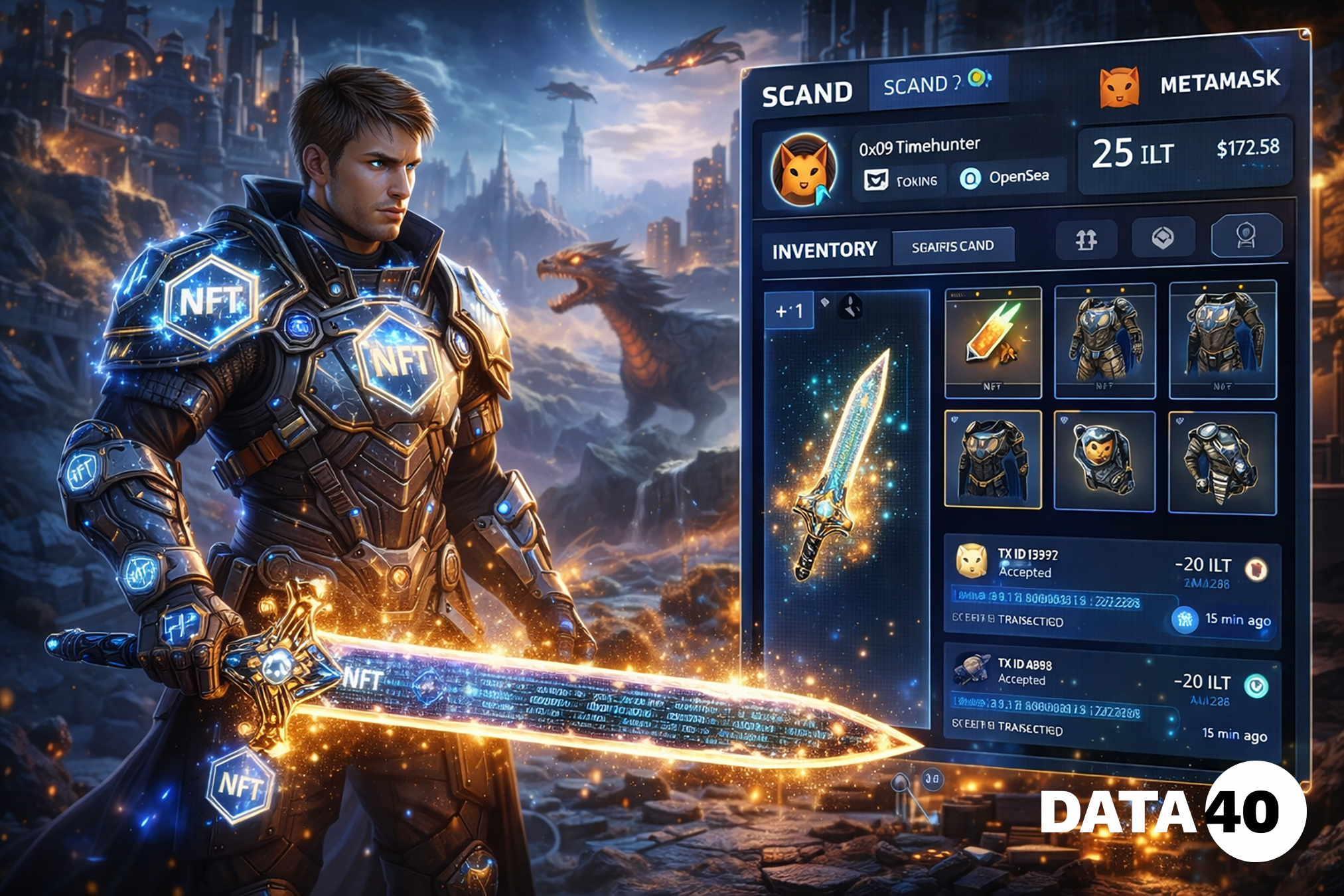Select the gold-bordered dark chest armor slot
This screenshot has width=1344, height=896.
pos(993,459)
